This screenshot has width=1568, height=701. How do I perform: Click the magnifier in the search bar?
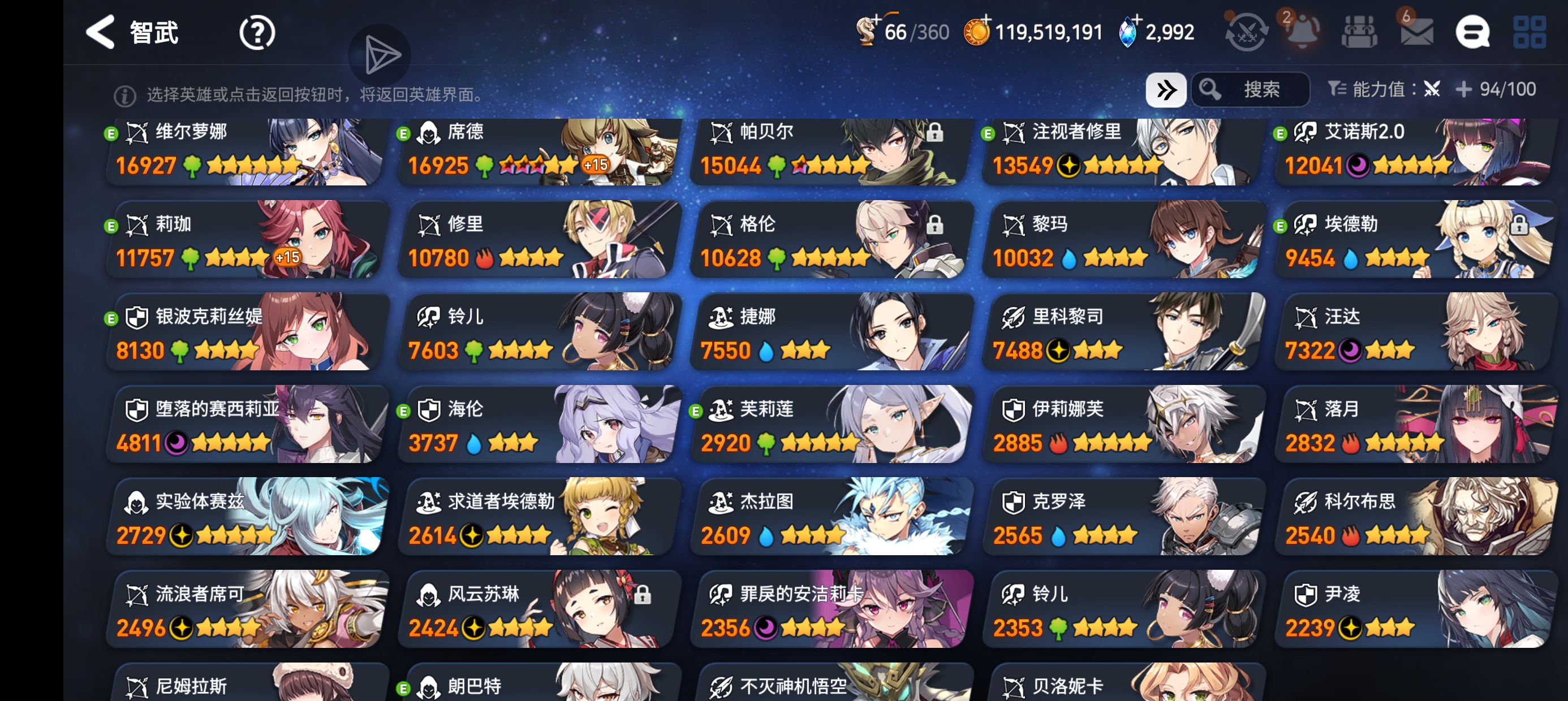tap(1211, 89)
